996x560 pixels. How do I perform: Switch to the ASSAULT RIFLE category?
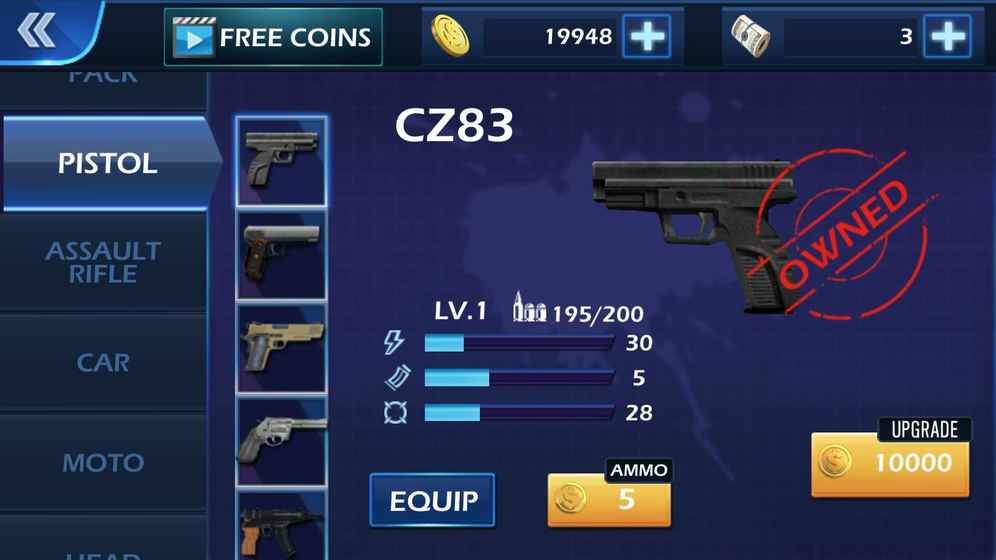(x=103, y=262)
